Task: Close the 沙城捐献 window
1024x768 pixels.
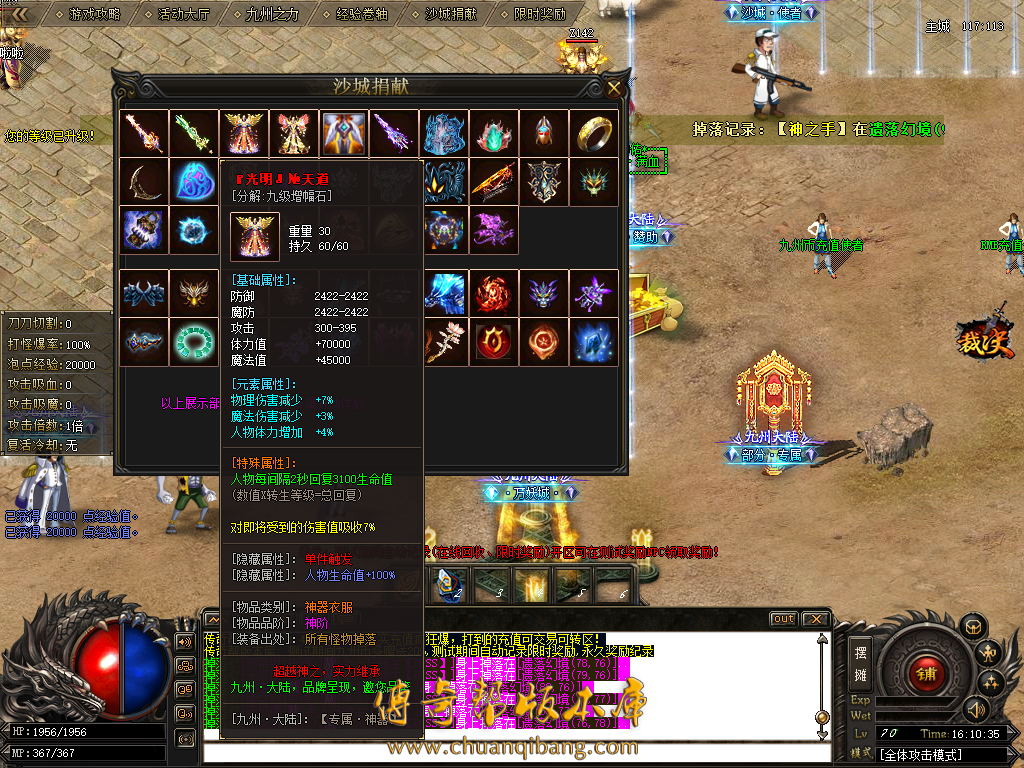Action: point(613,88)
